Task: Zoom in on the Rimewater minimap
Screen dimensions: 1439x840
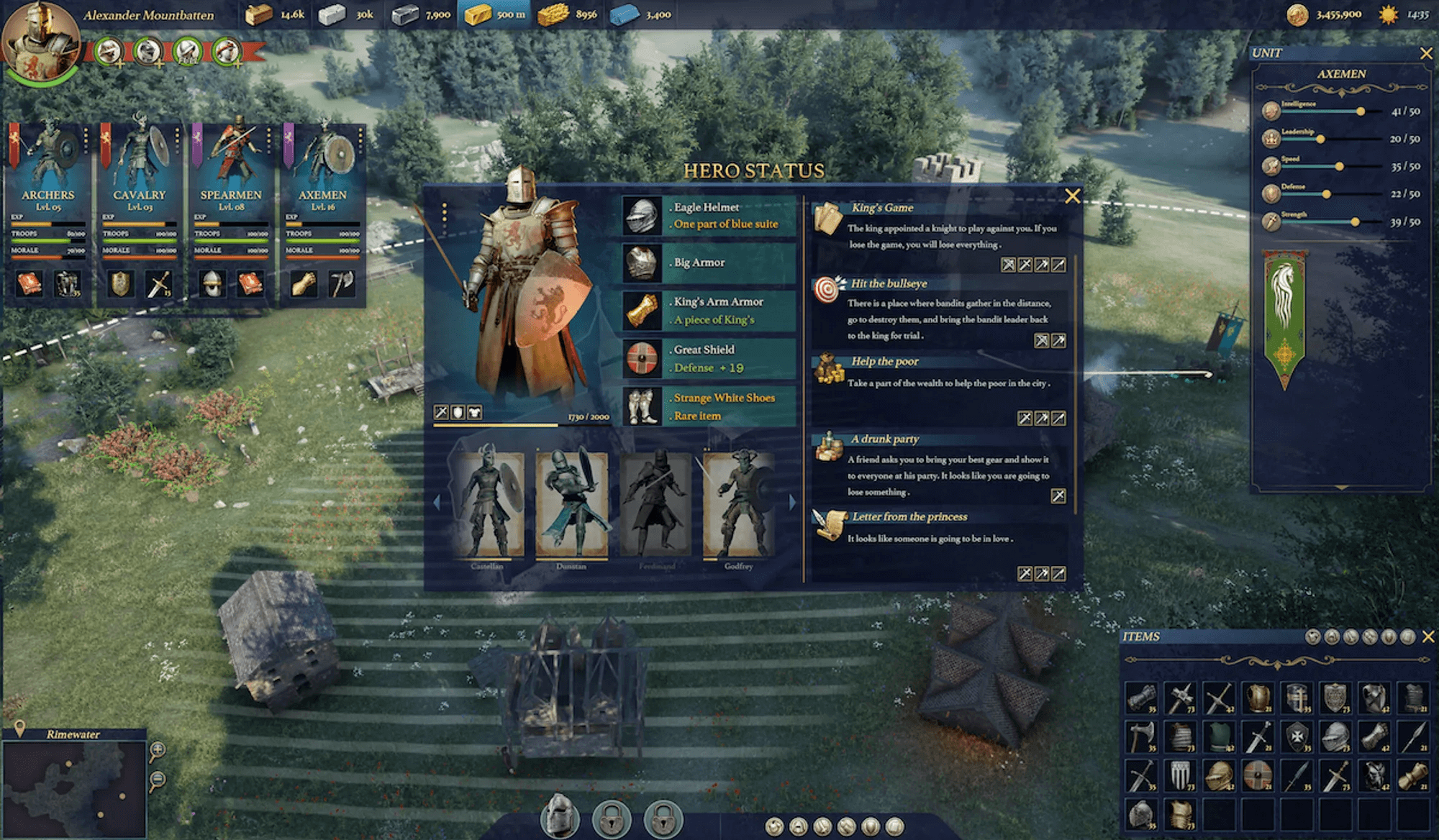Action: (x=157, y=752)
